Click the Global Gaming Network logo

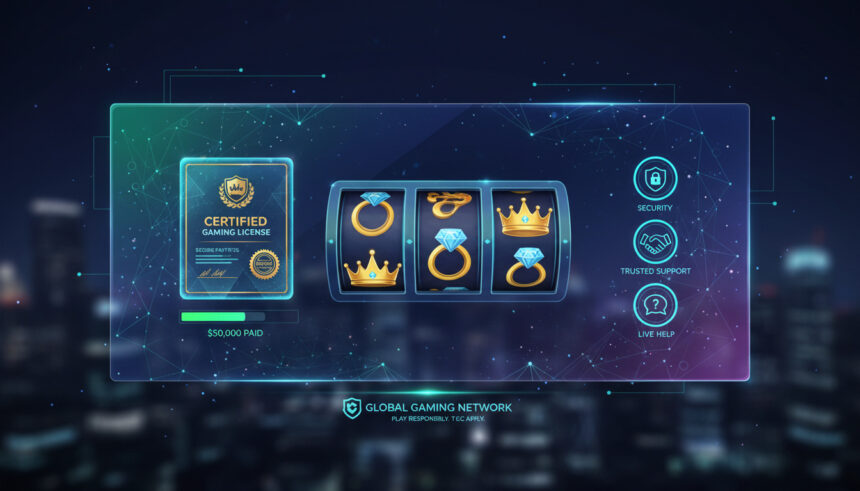(x=352, y=408)
